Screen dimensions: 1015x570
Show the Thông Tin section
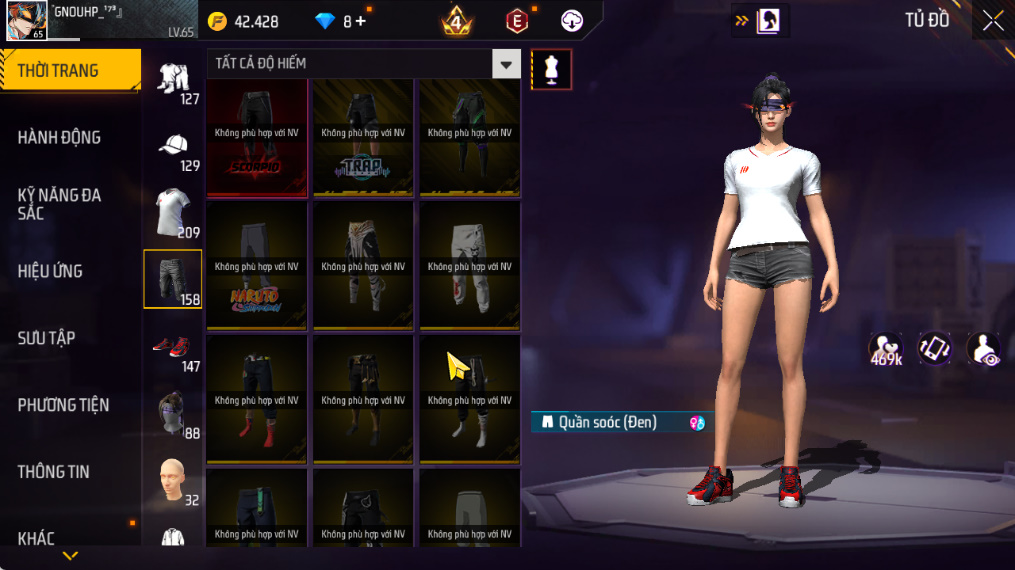point(54,472)
